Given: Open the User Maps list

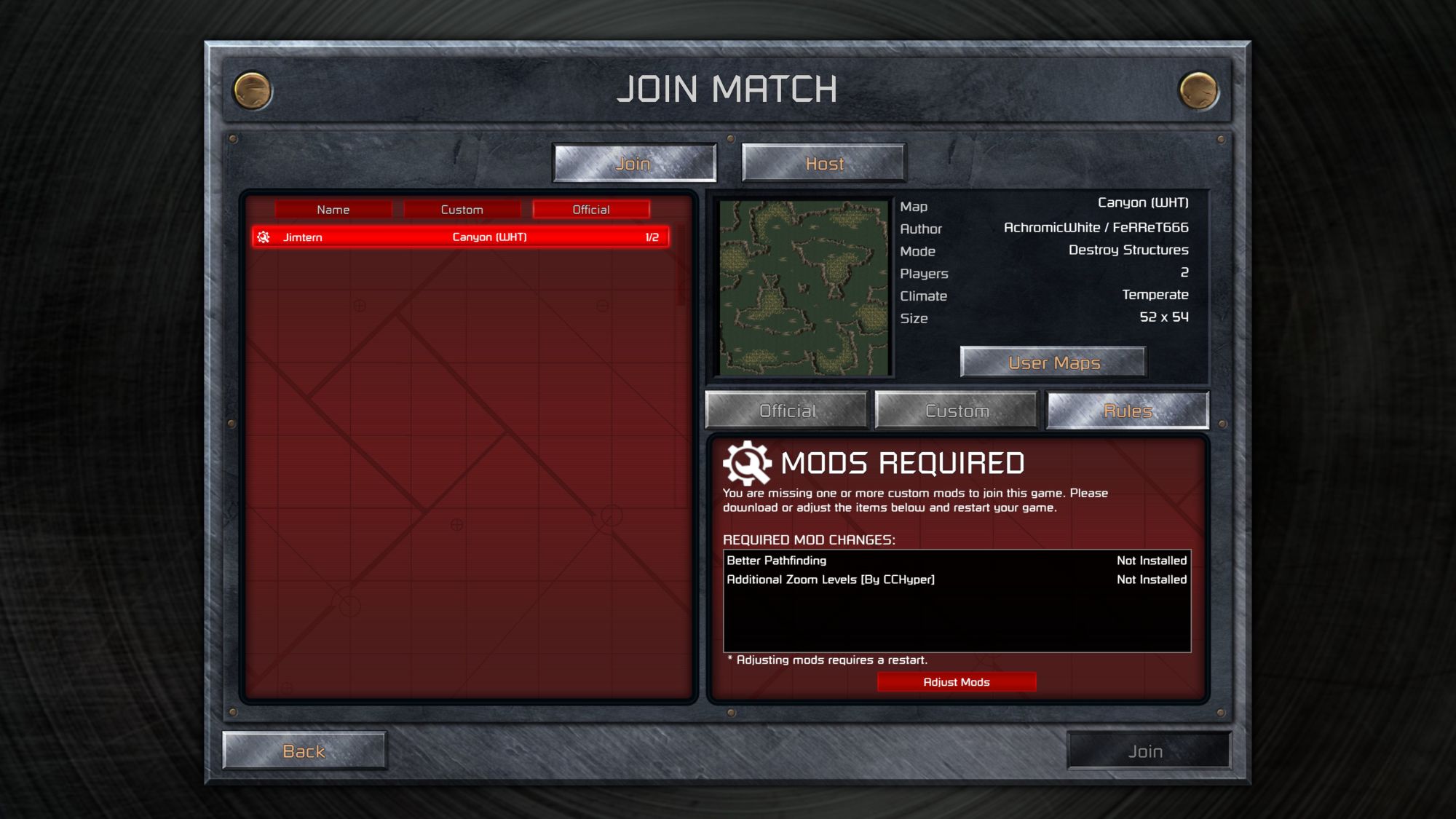Looking at the screenshot, I should tap(1053, 363).
